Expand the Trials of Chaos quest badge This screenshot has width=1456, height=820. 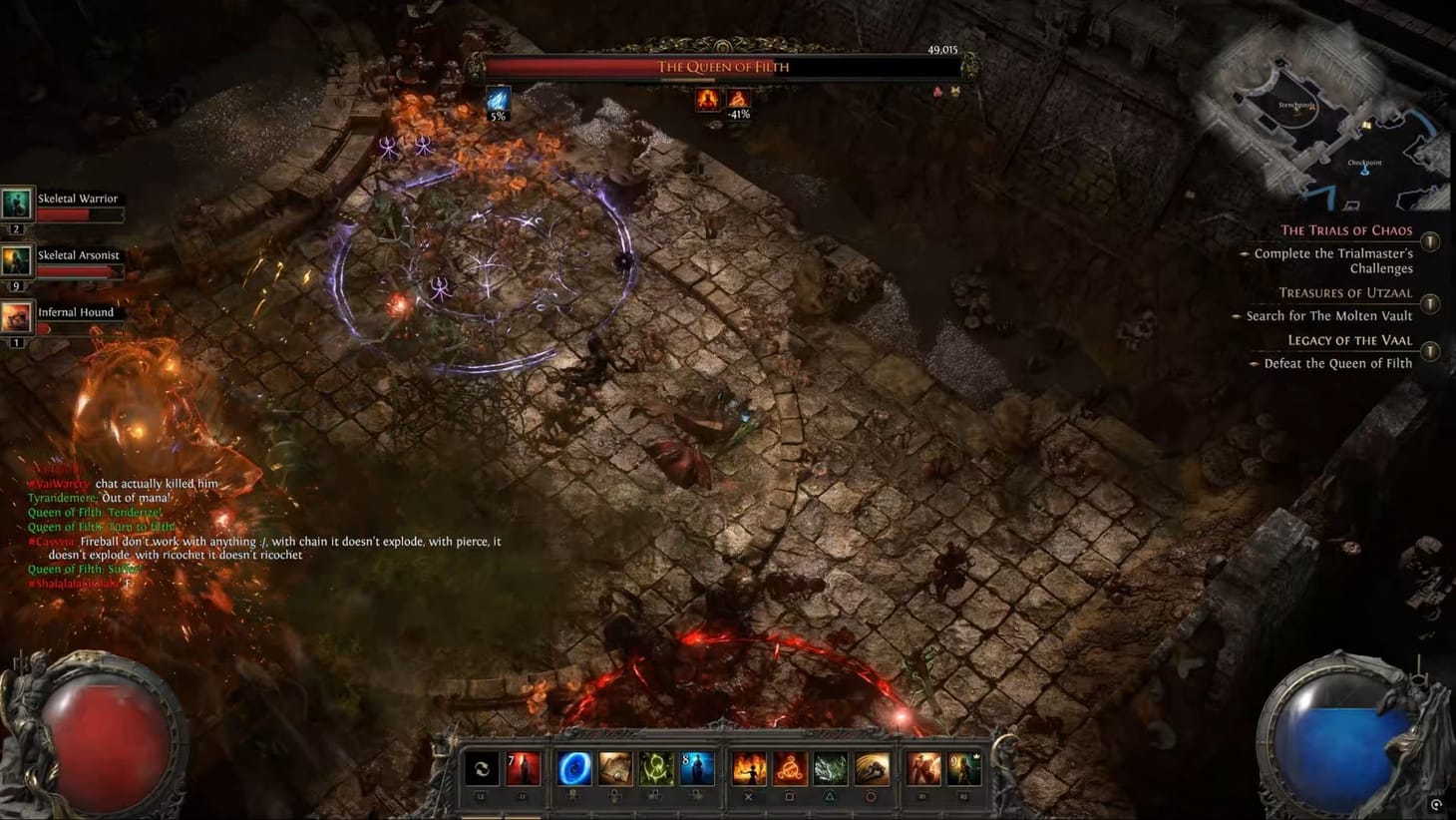click(x=1429, y=240)
